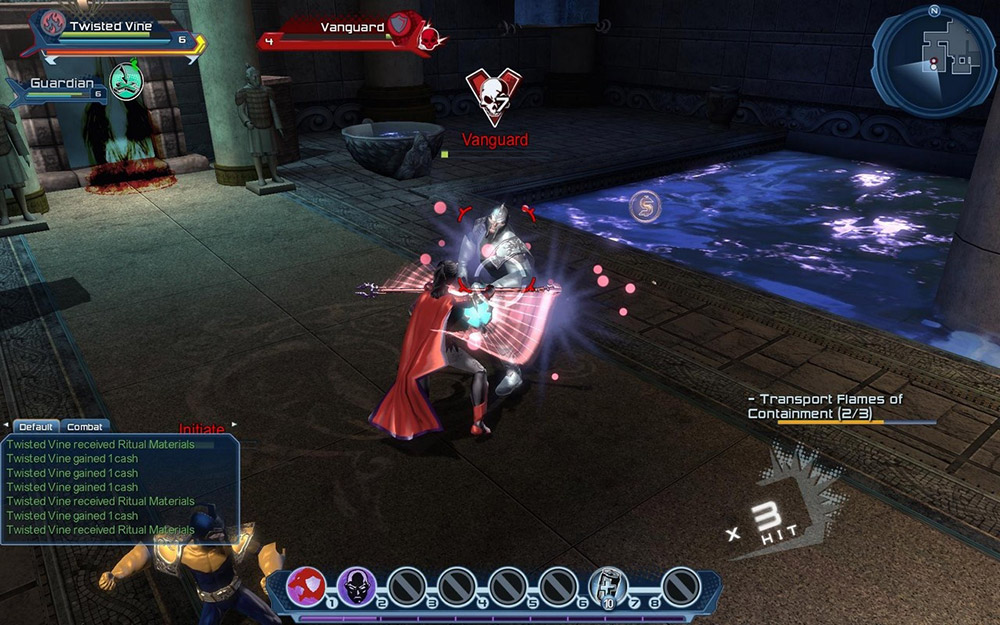Viewport: 1000px width, 625px height.
Task: Click the chat log message window
Action: click(120, 487)
